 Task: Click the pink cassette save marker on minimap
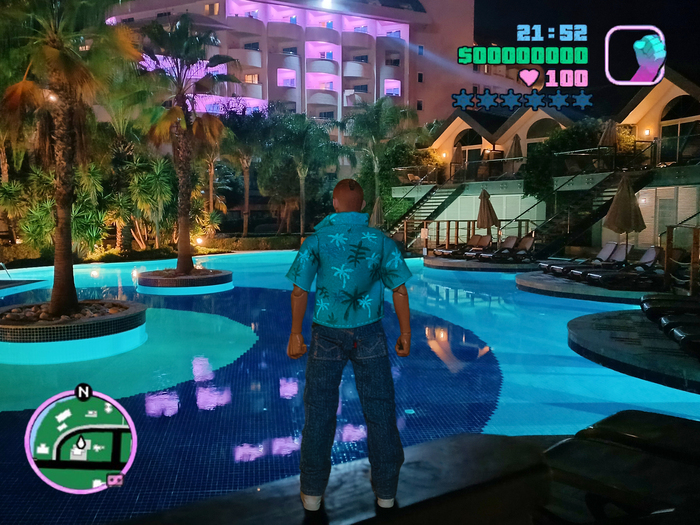[114, 480]
